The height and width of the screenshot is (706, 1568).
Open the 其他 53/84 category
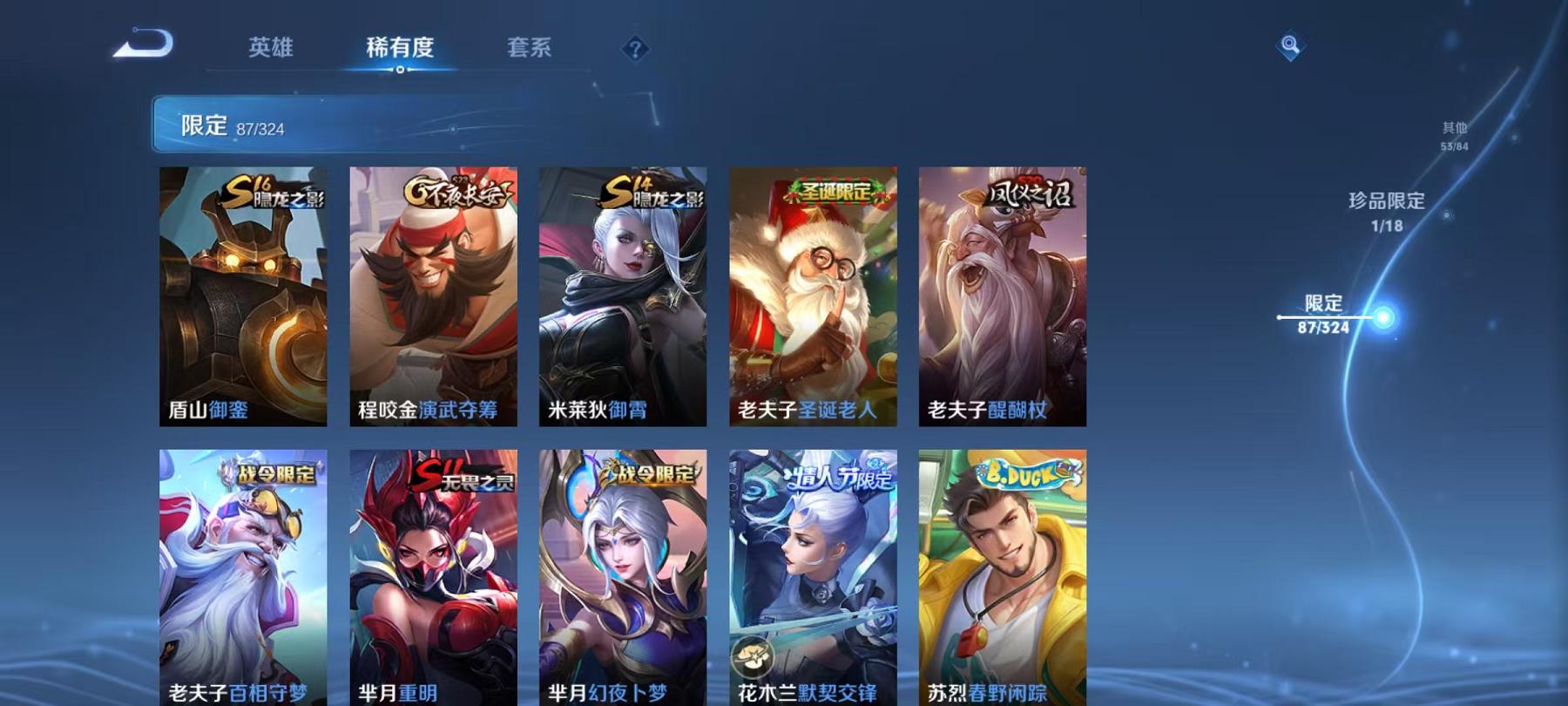[1455, 133]
